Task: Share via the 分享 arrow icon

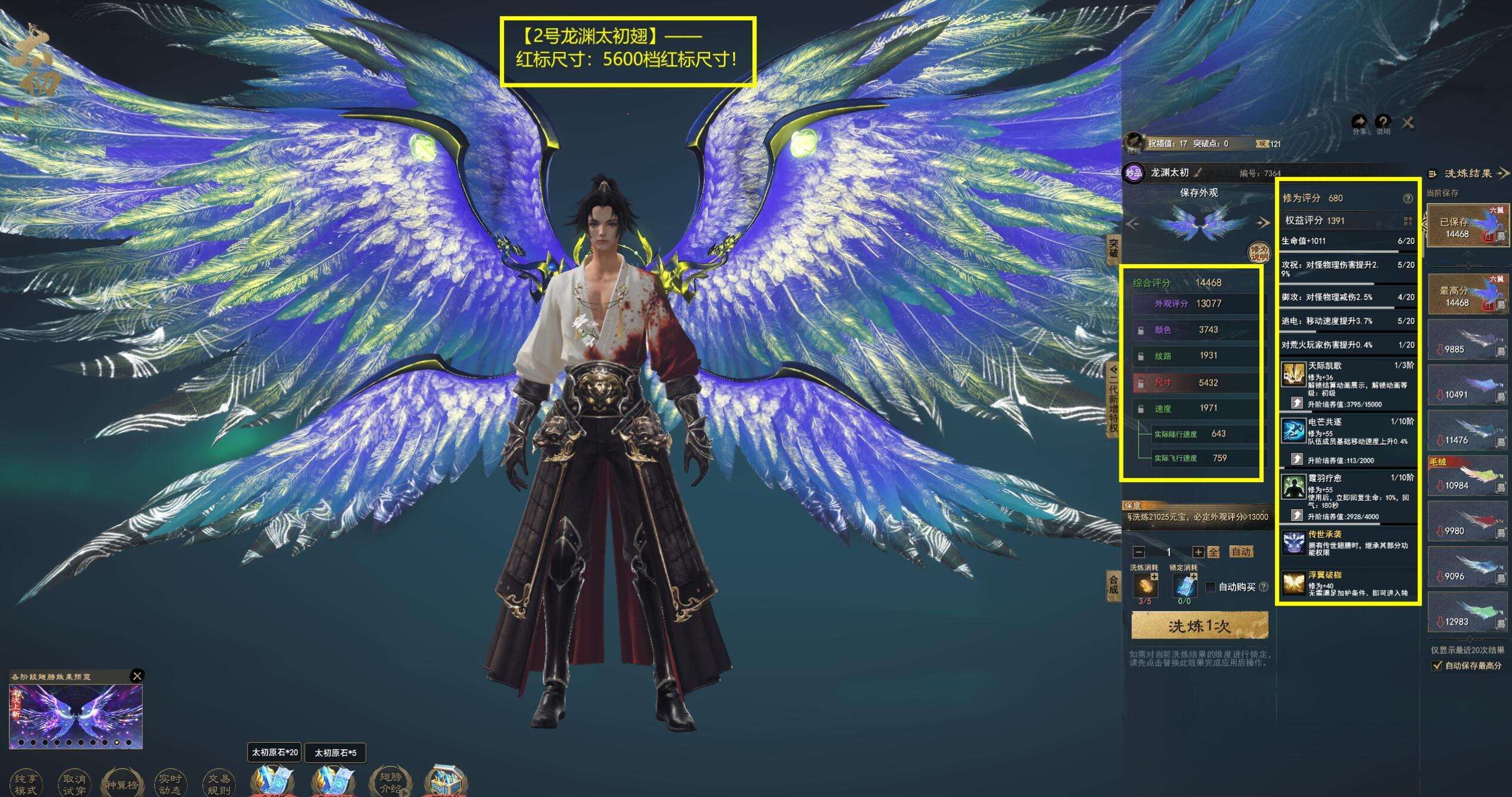Action: 1359,123
